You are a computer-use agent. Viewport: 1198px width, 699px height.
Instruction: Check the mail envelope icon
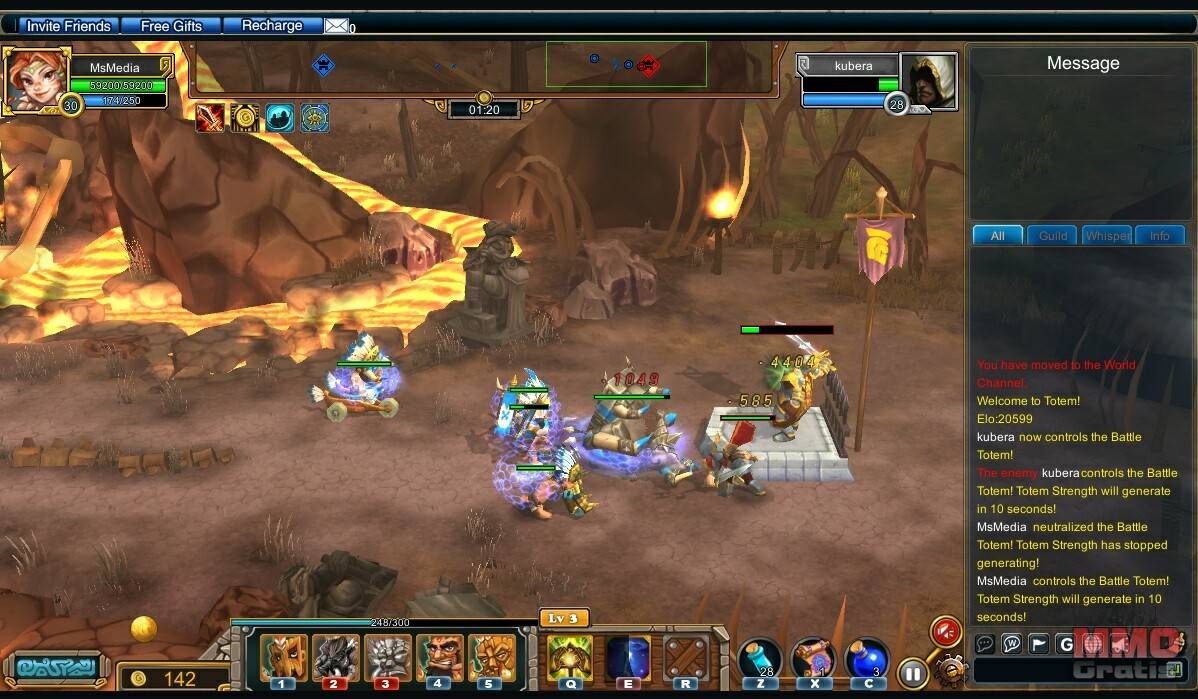coord(337,26)
